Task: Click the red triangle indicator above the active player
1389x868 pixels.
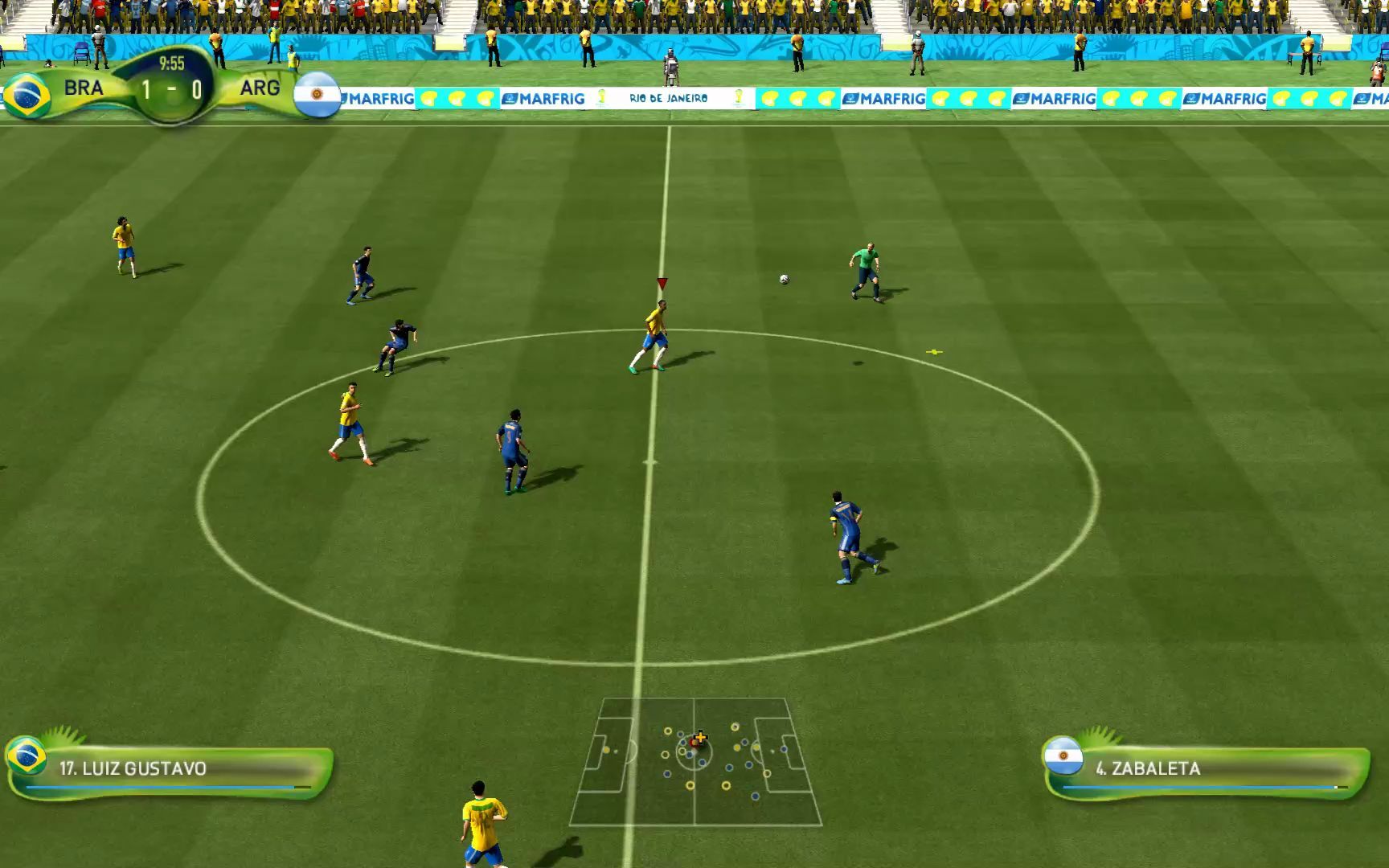Action: click(661, 283)
